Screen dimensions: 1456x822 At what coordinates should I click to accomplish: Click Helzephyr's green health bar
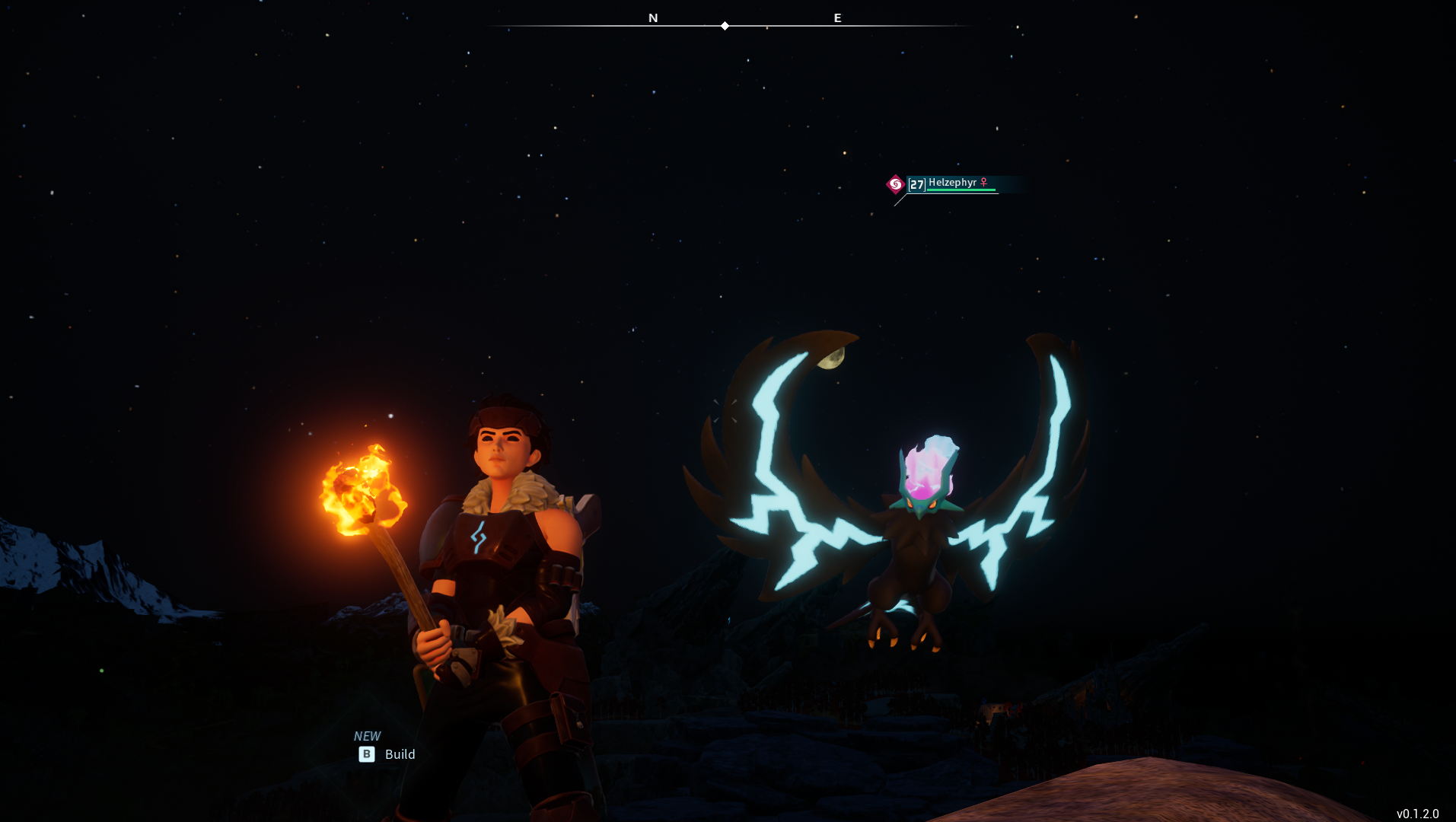click(x=961, y=190)
